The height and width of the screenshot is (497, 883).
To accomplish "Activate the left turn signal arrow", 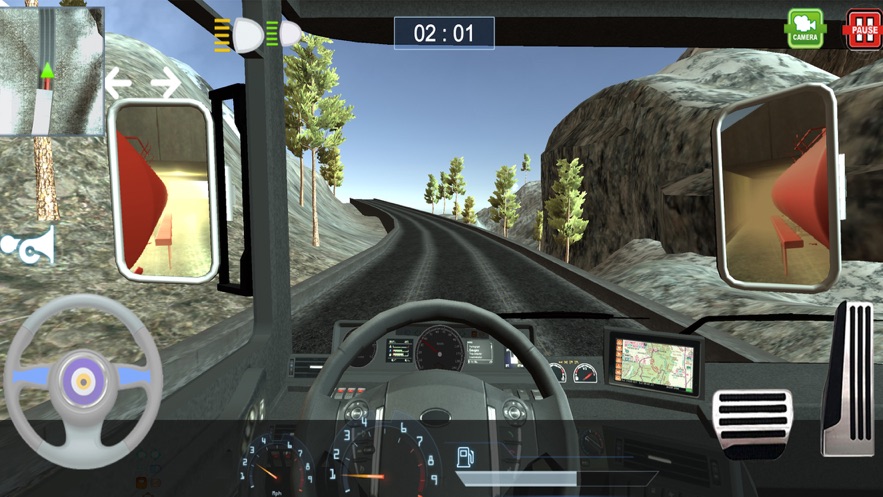I will [x=119, y=82].
